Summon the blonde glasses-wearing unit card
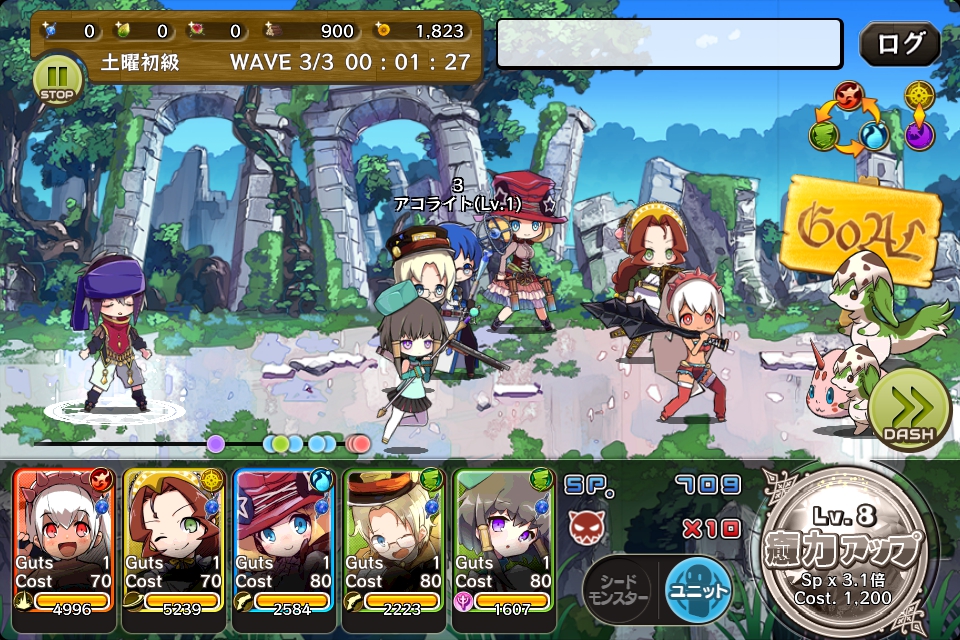 [x=395, y=540]
